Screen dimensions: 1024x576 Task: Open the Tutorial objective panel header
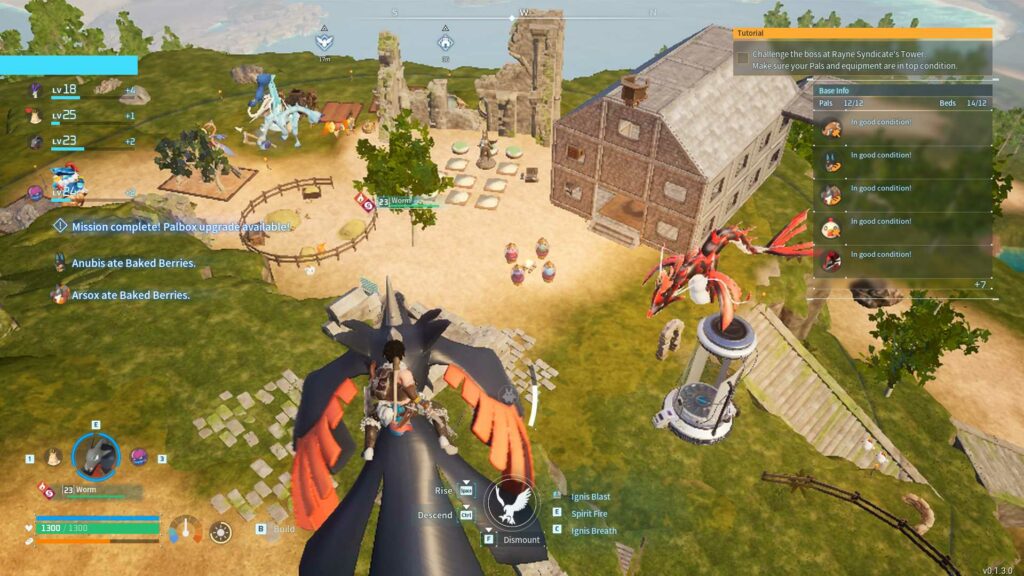862,33
